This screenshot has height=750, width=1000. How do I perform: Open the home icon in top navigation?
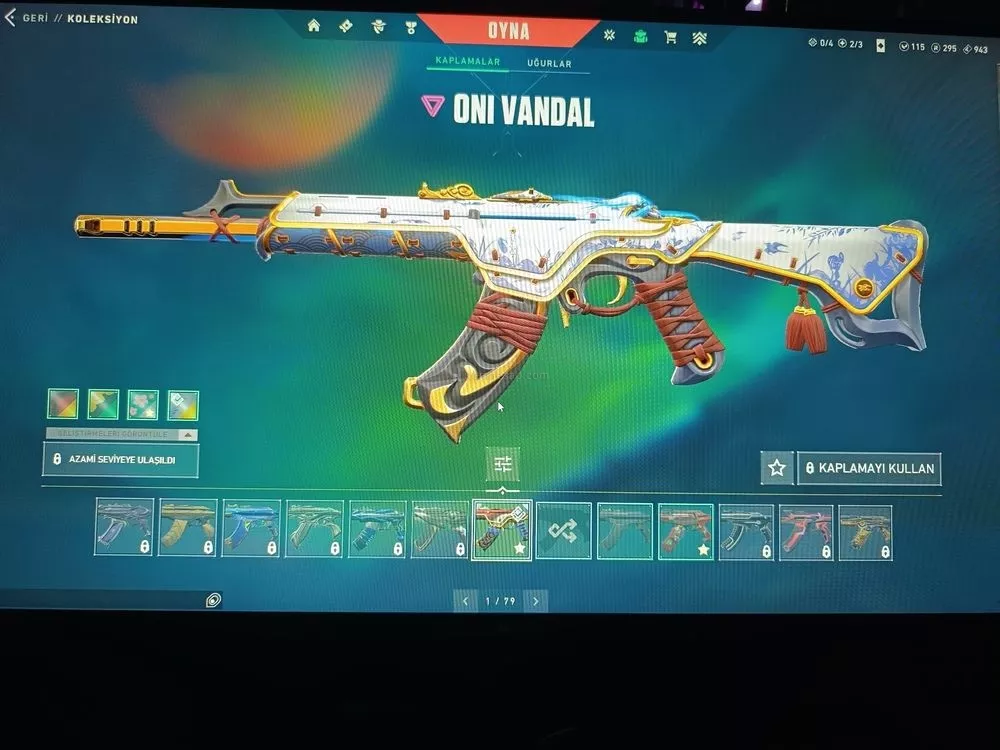314,26
